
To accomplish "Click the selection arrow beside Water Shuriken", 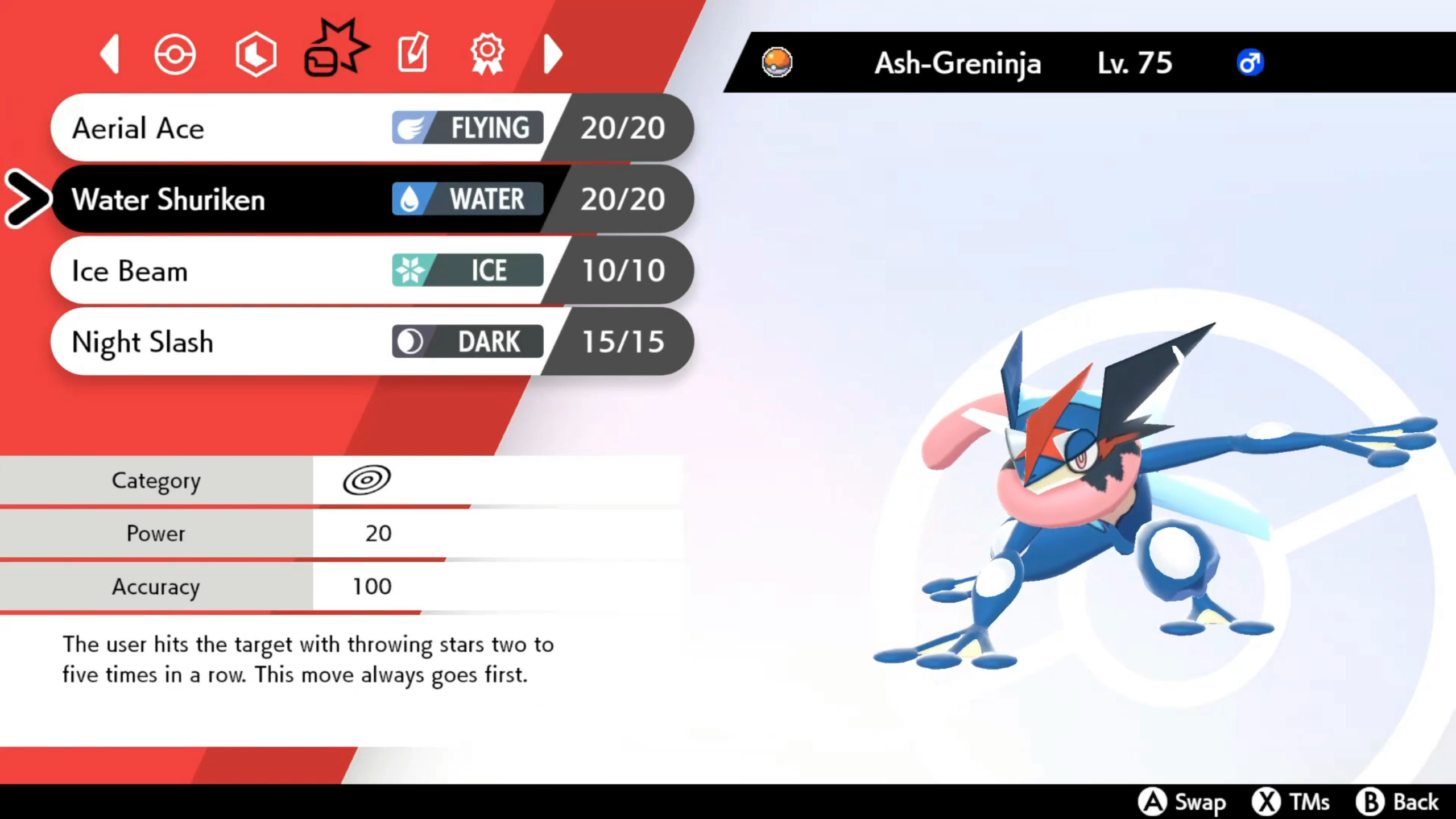I will [x=27, y=199].
